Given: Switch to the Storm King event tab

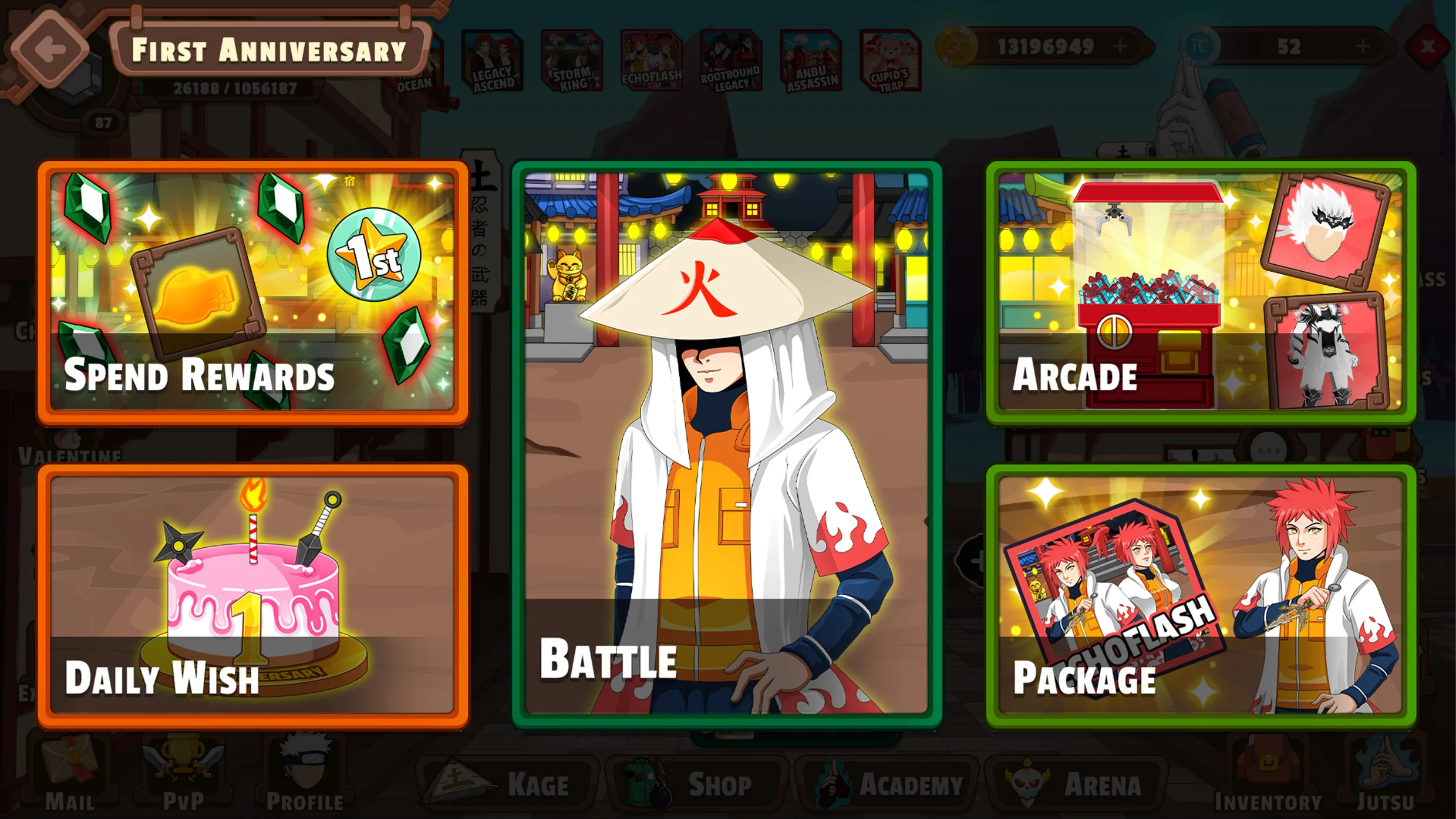Looking at the screenshot, I should pos(569,62).
